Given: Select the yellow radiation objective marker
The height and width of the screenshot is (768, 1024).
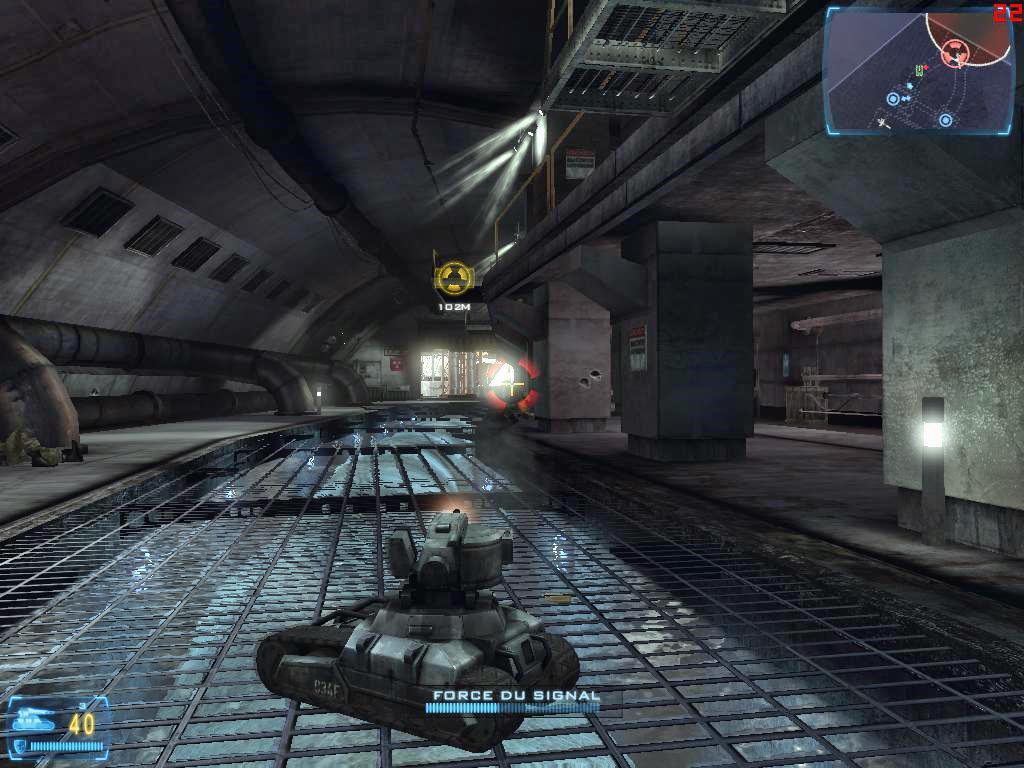Looking at the screenshot, I should [x=454, y=278].
